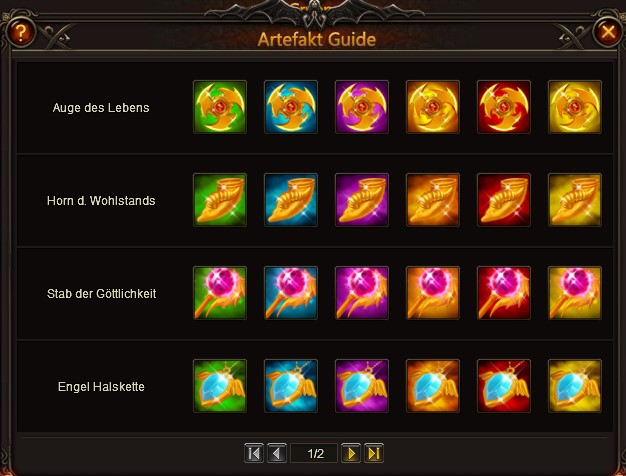This screenshot has height=476, width=626.
Task: Select the blue Auge des Lebens artifact
Action: tap(291, 107)
